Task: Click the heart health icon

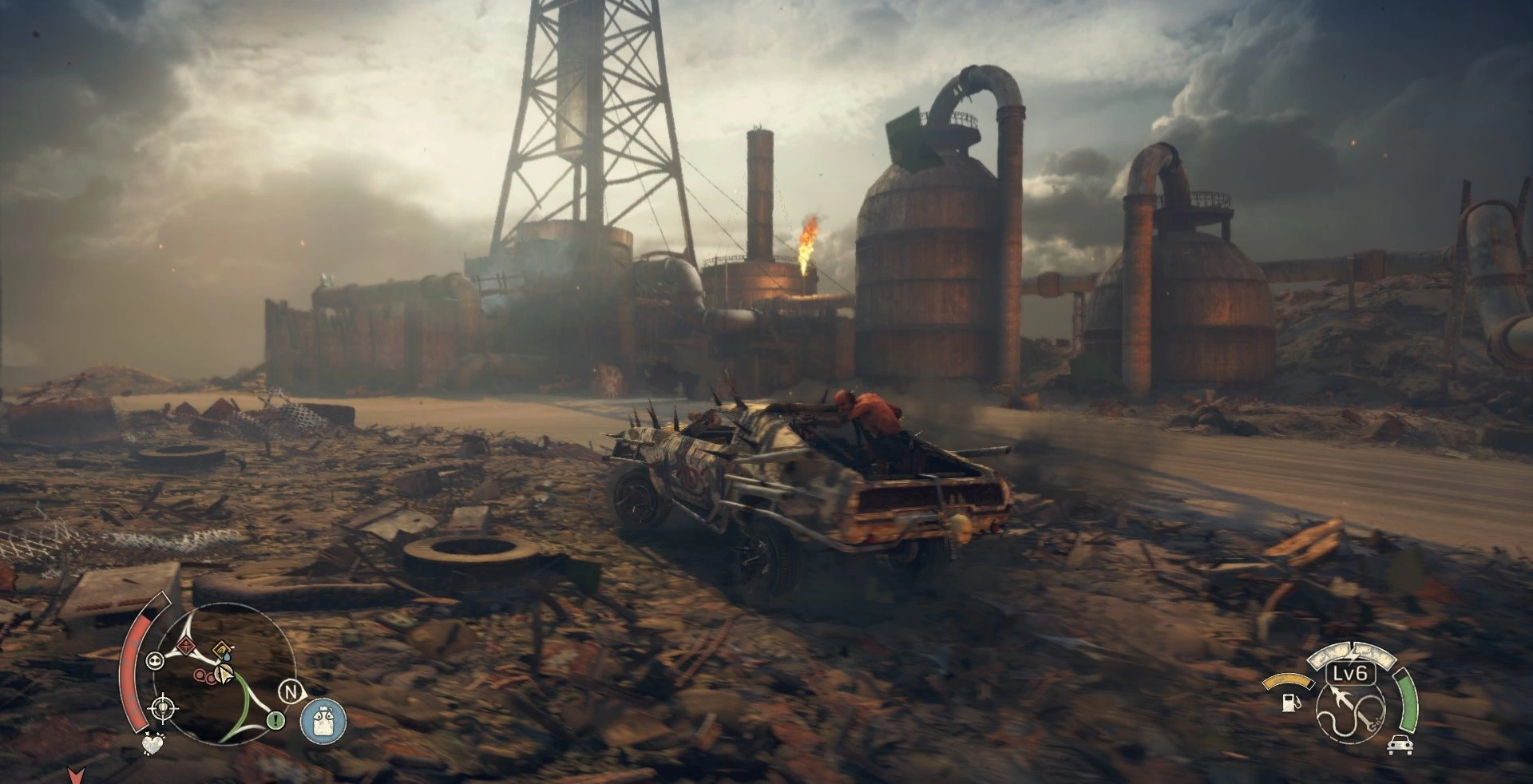Action: 151,746
